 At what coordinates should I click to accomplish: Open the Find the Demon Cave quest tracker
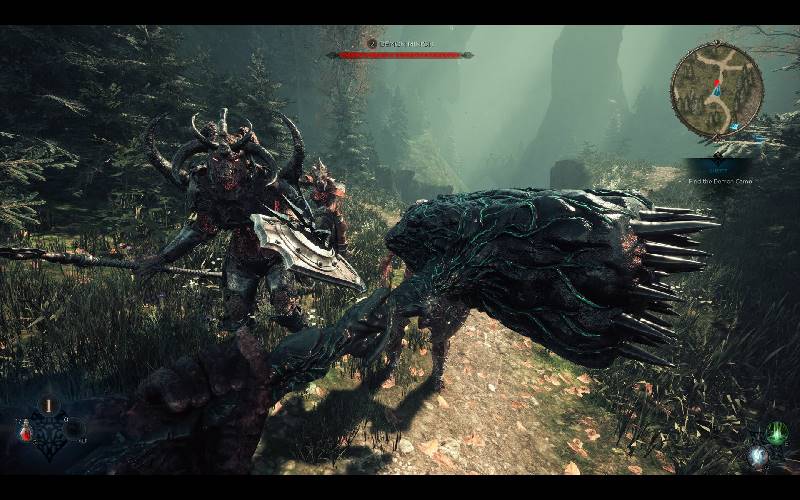pos(719,181)
